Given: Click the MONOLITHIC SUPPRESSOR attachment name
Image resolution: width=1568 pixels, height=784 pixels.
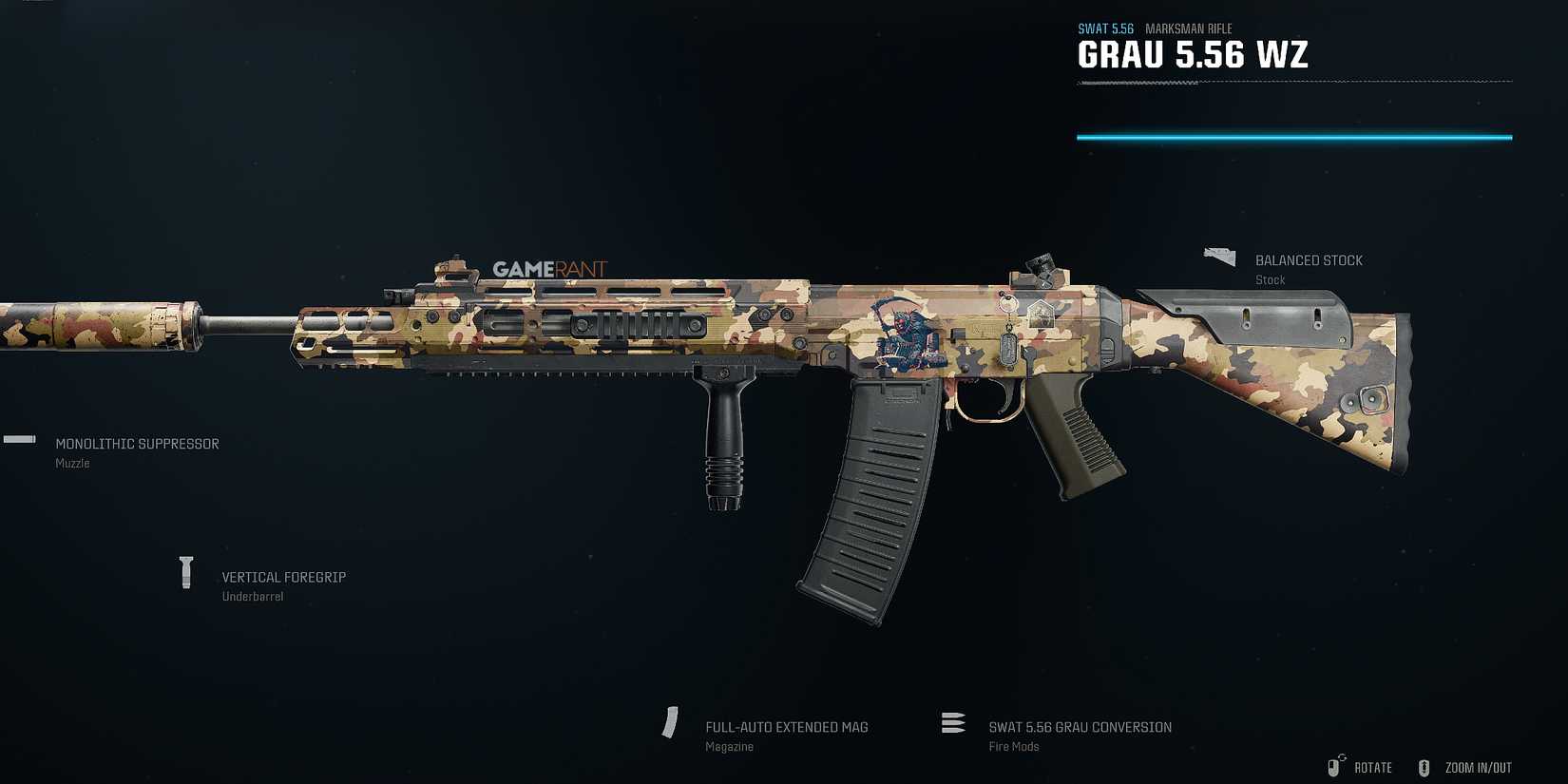Looking at the screenshot, I should (137, 443).
